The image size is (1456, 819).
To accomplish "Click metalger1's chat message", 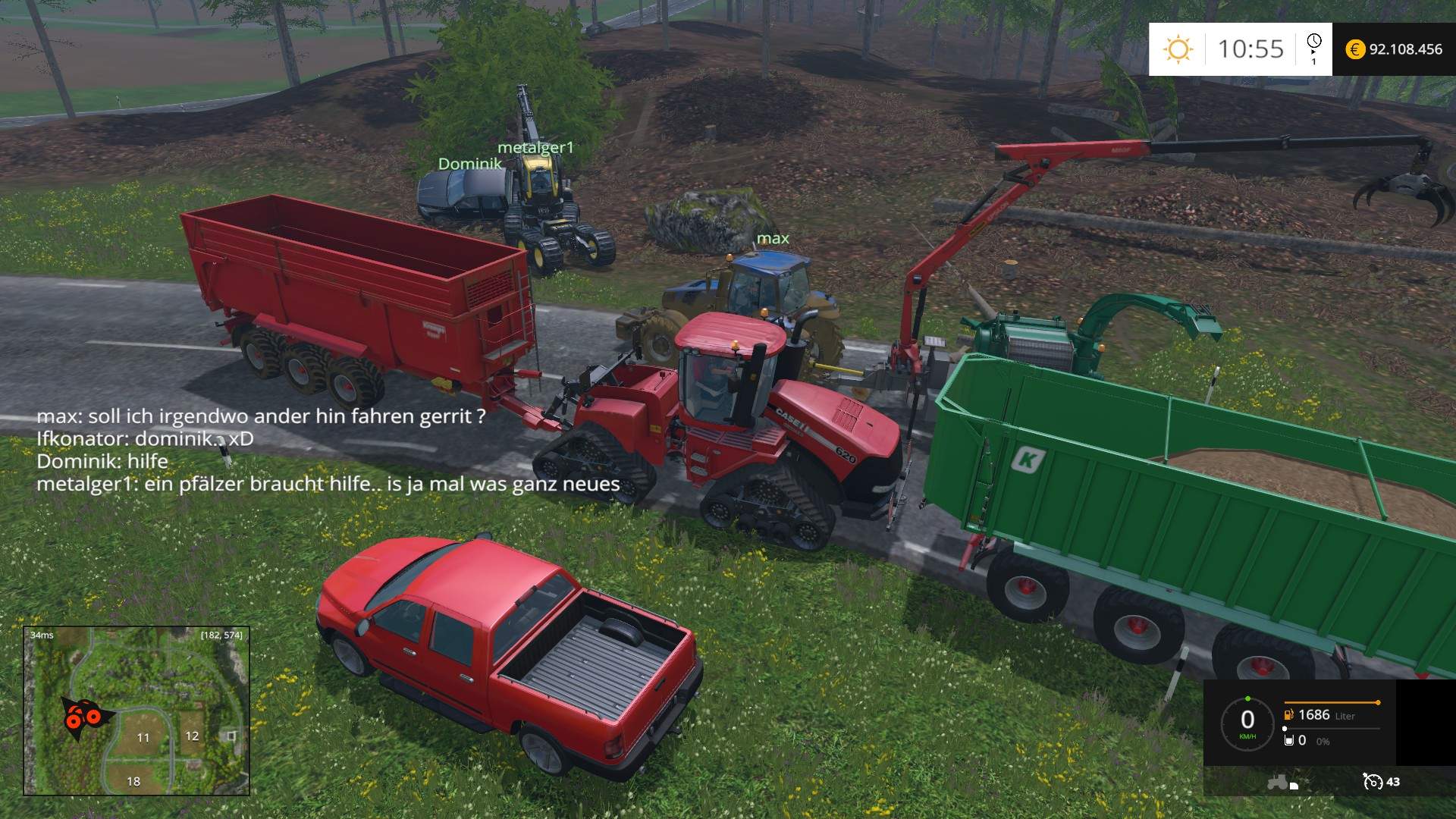I will [328, 484].
